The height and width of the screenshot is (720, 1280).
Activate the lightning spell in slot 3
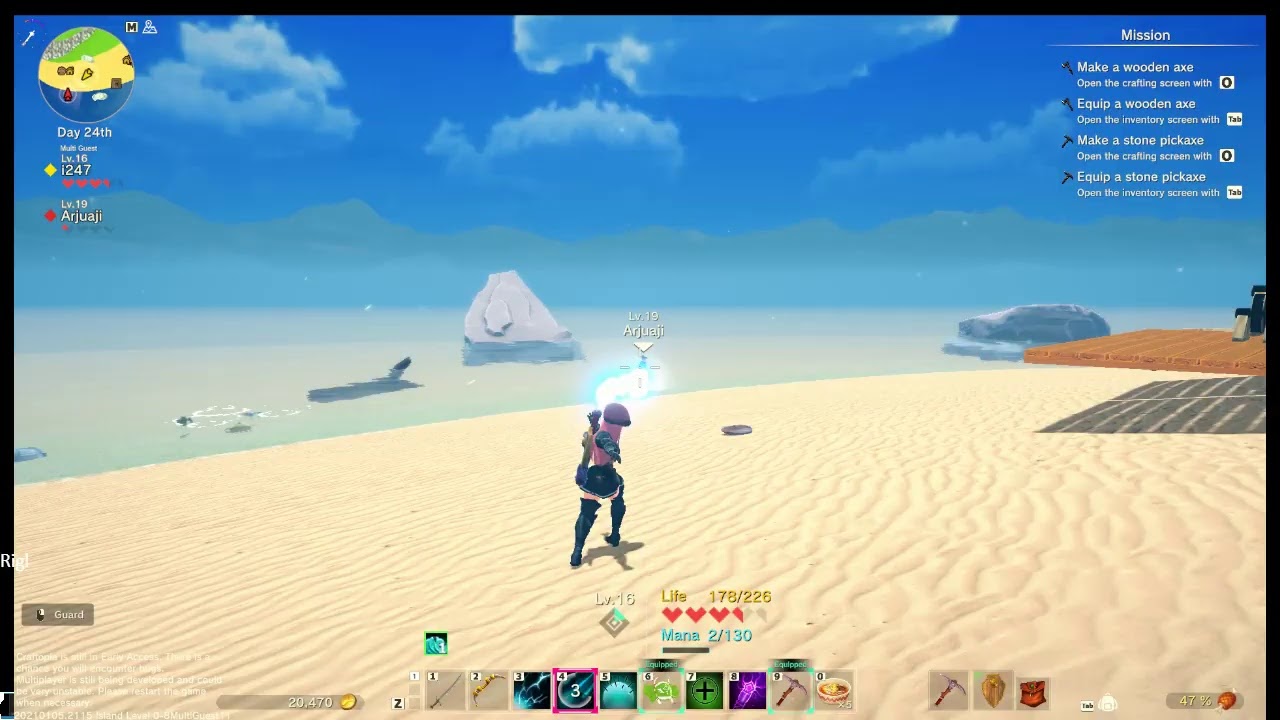point(532,691)
